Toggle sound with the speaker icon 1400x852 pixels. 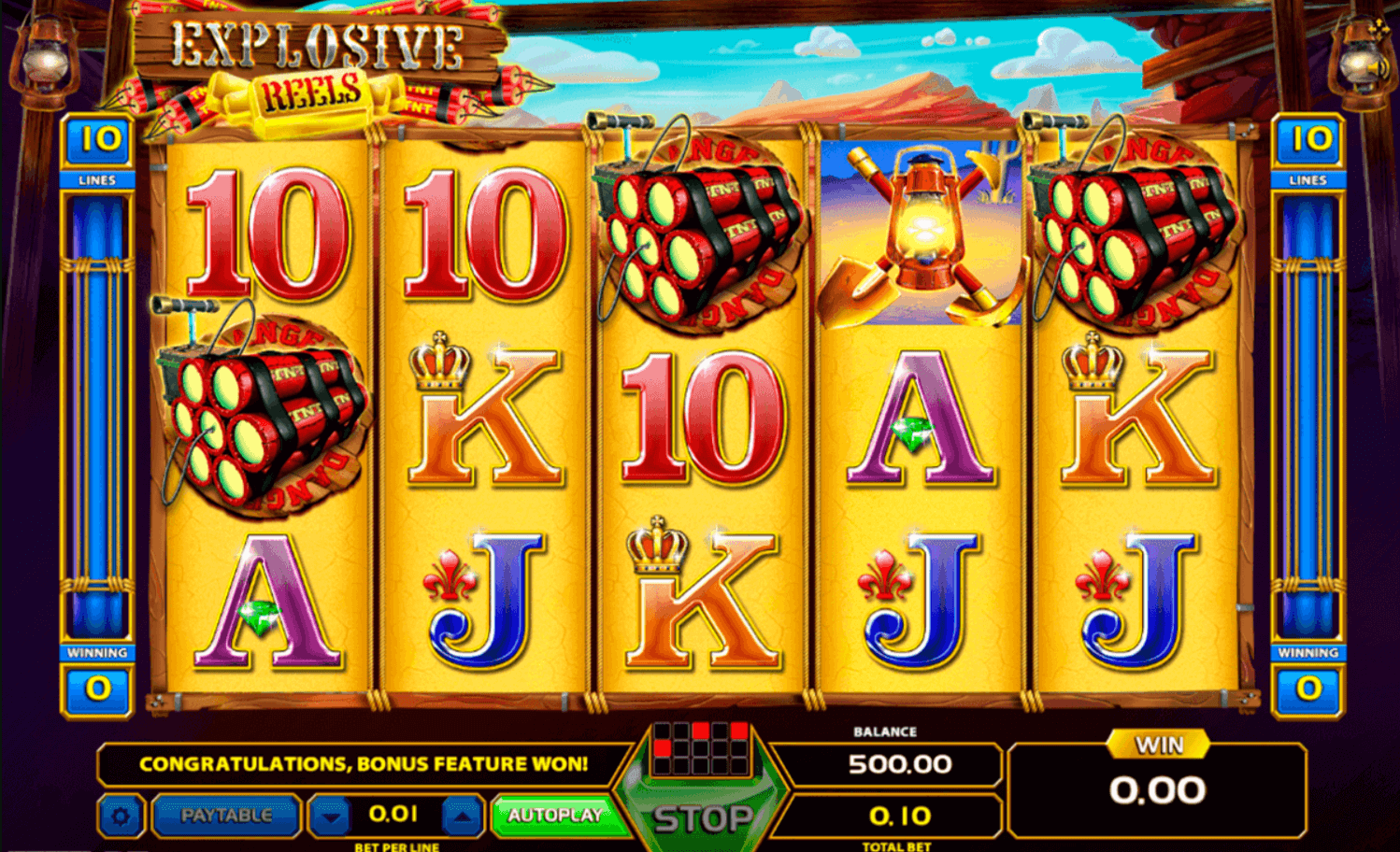click(1378, 68)
